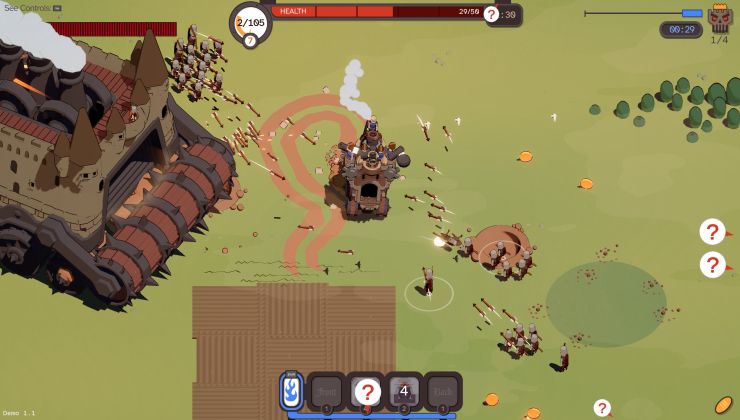
Task: Open the question mark hint beside the health bar
Action: pos(491,14)
